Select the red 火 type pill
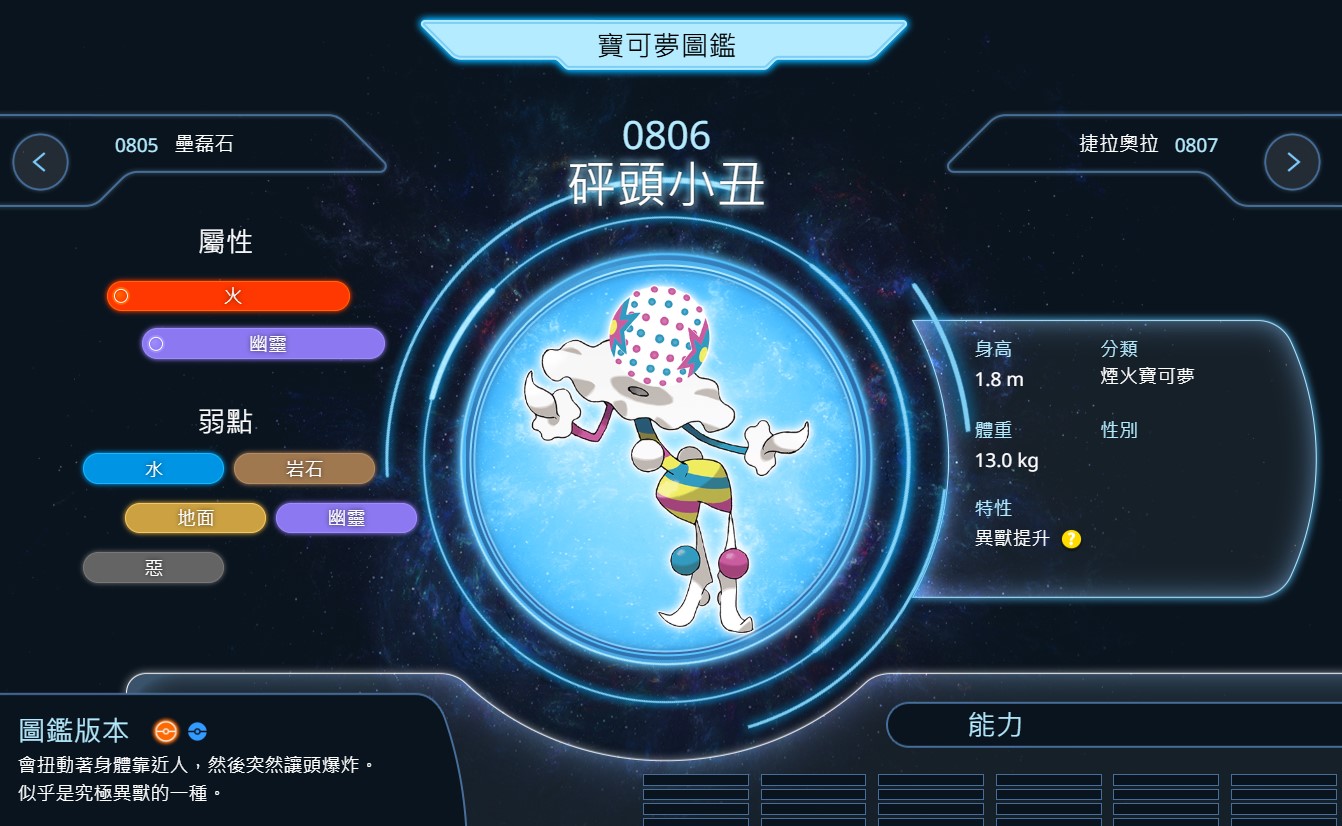Viewport: 1342px width, 826px height. click(229, 296)
